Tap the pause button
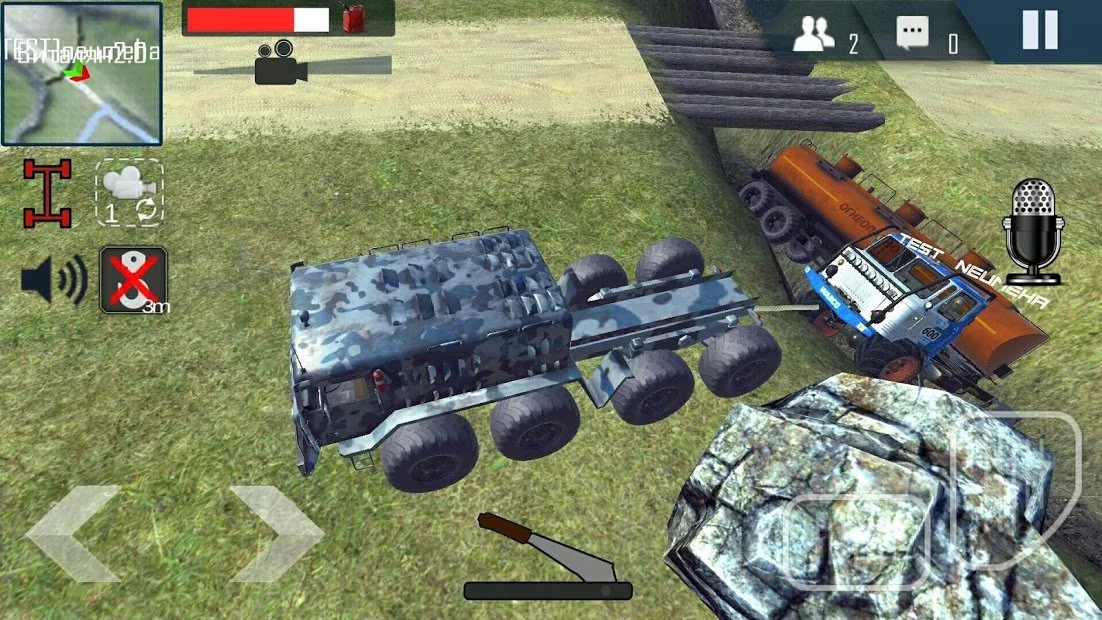1102x620 pixels. point(1039,30)
